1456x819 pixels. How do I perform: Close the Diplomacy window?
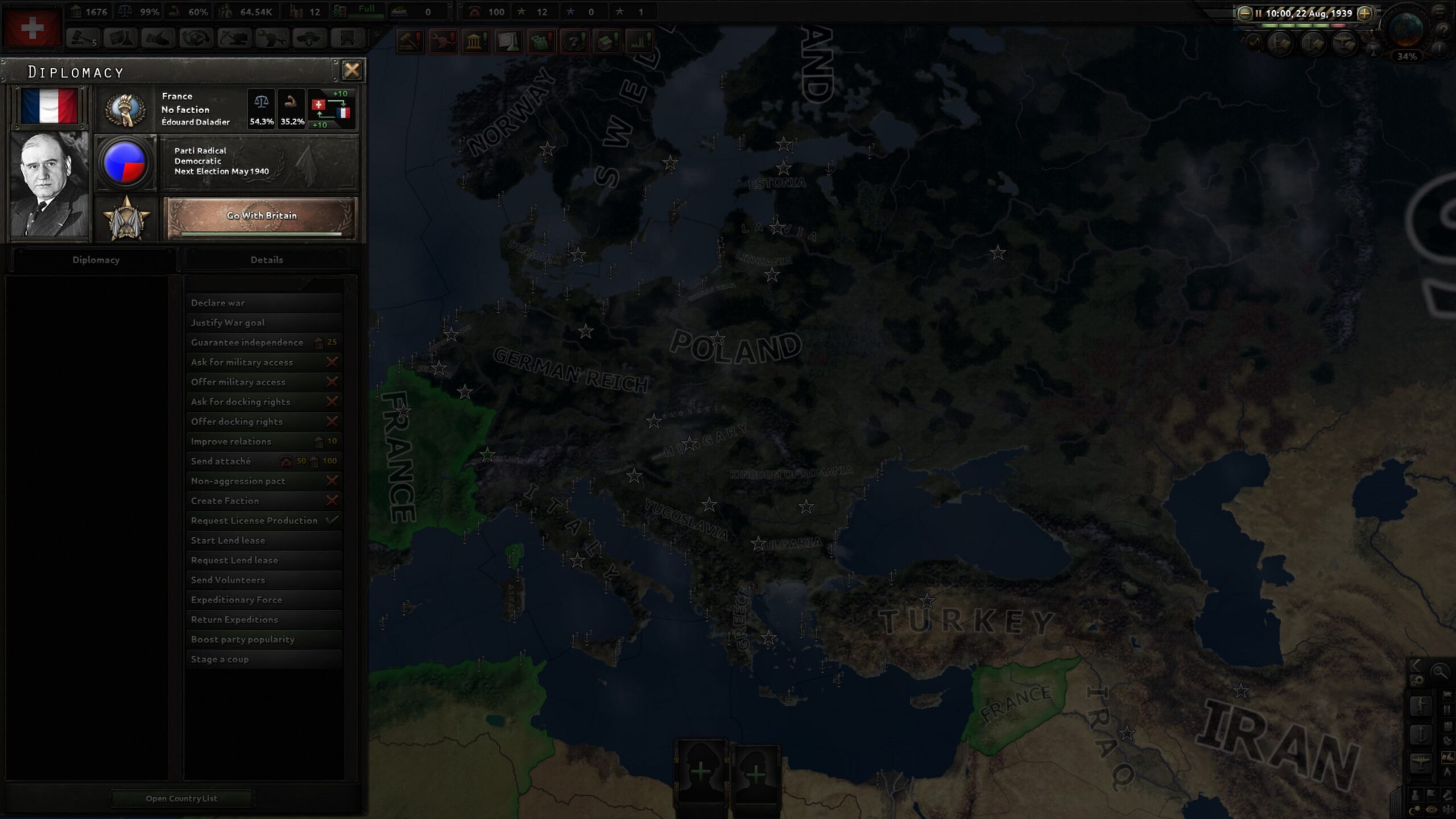(351, 70)
